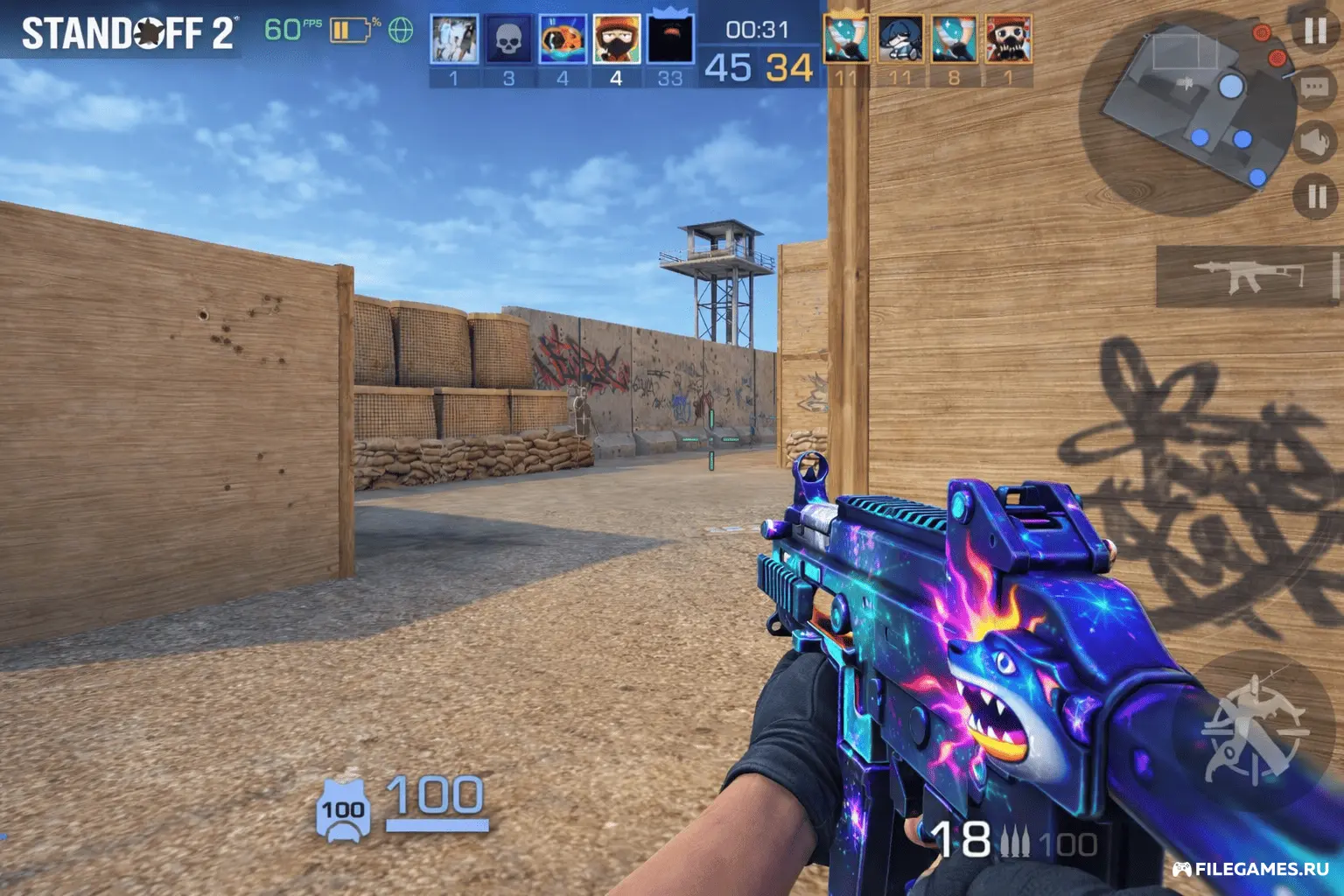The image size is (1344, 896).
Task: Click the green globe network icon
Action: (x=401, y=31)
